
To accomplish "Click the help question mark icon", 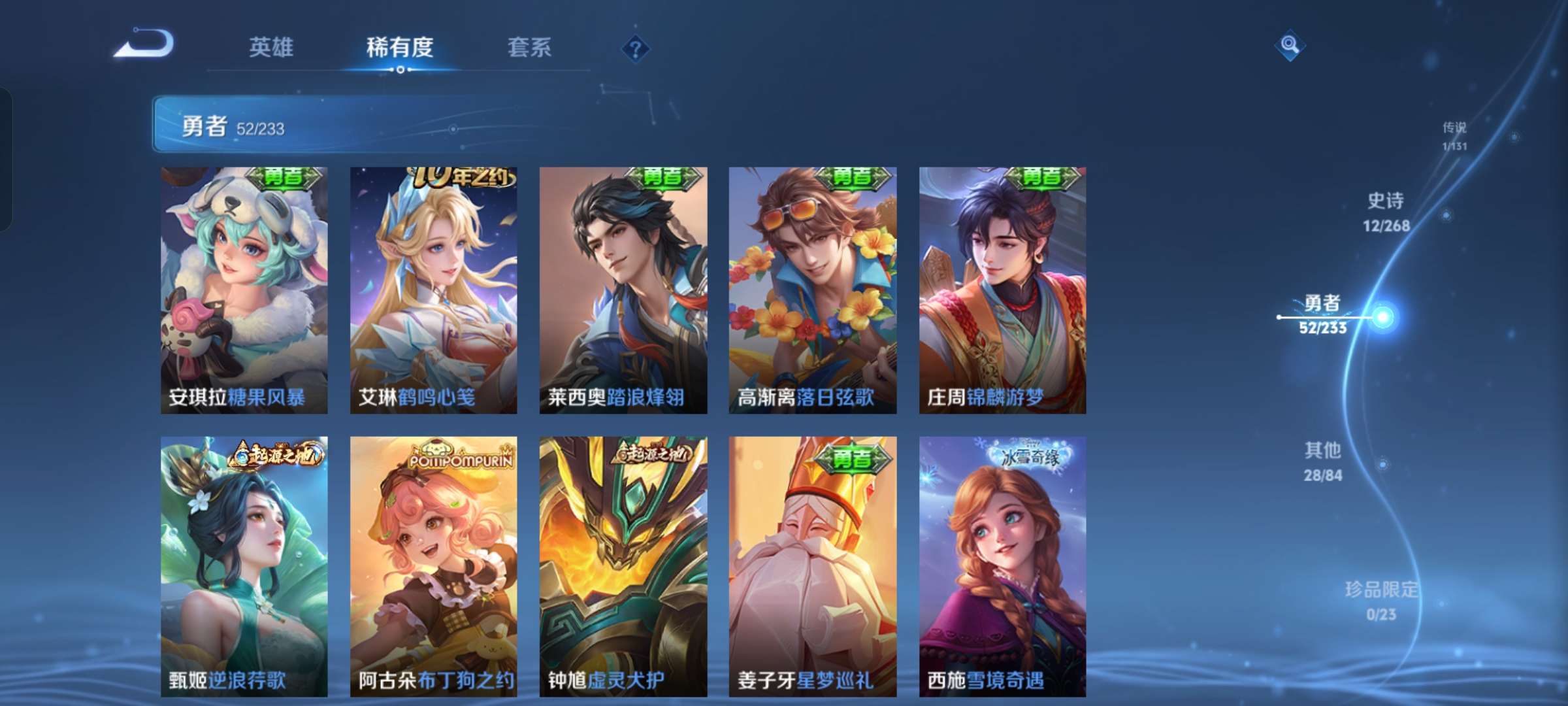I will coord(636,48).
